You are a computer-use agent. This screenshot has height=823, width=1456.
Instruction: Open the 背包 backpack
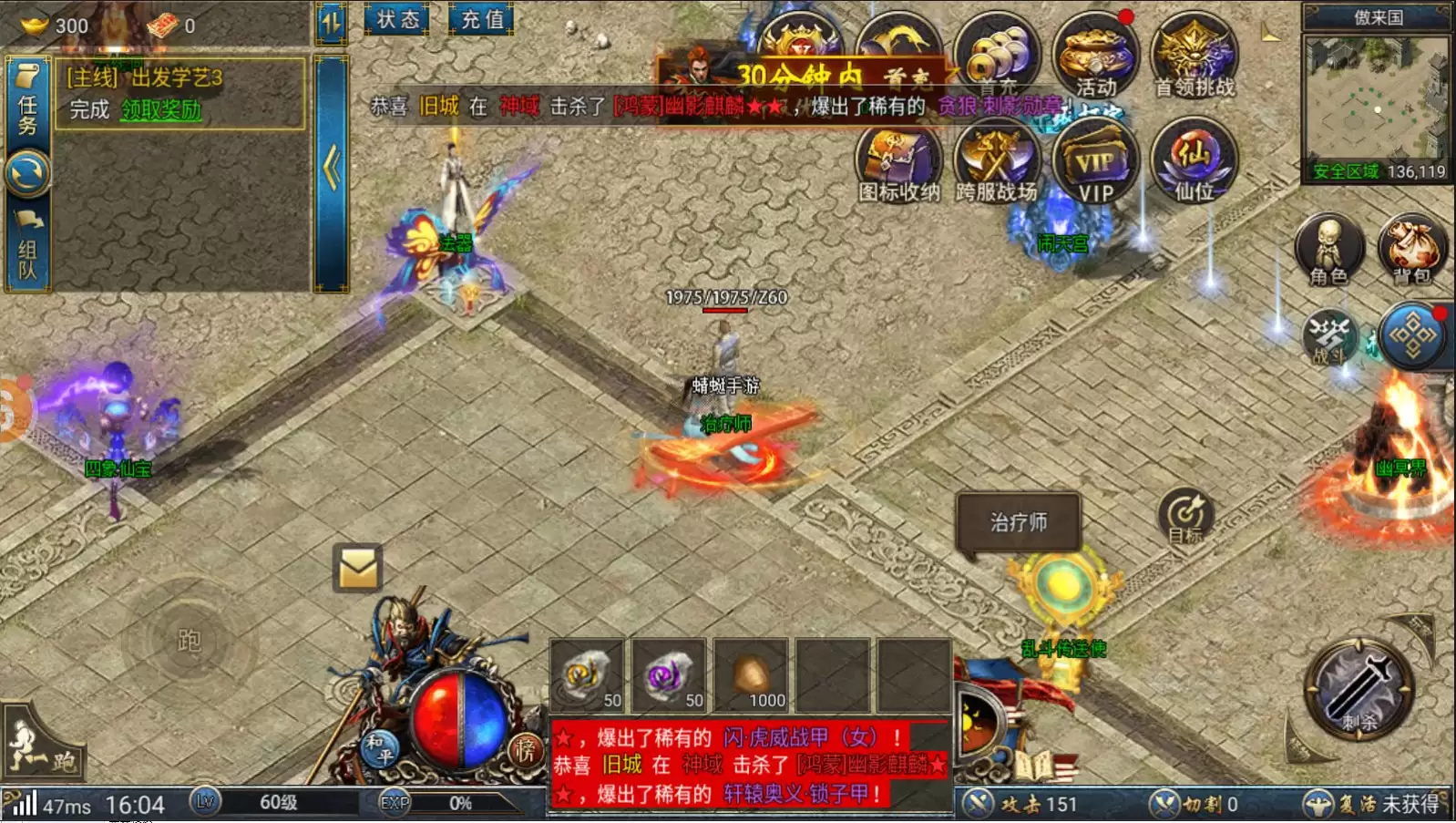tap(1411, 249)
